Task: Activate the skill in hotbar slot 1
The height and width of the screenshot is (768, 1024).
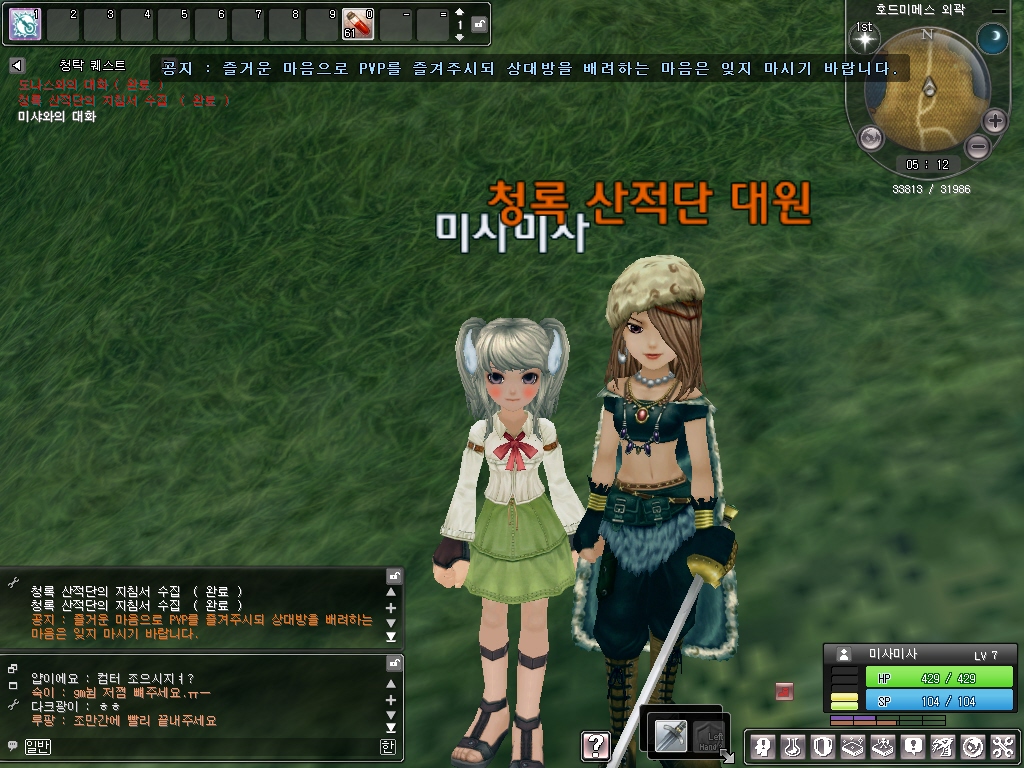Action: point(25,24)
